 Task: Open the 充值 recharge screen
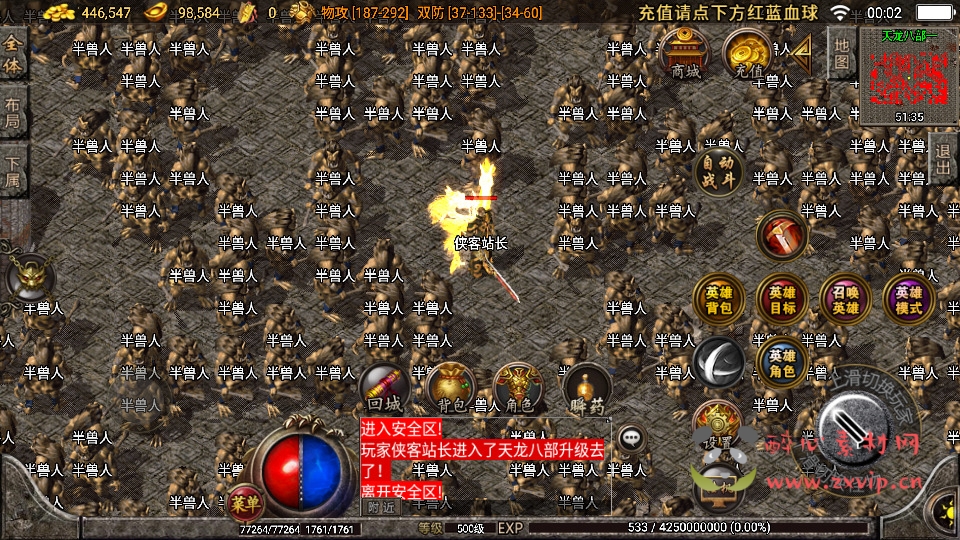click(747, 52)
